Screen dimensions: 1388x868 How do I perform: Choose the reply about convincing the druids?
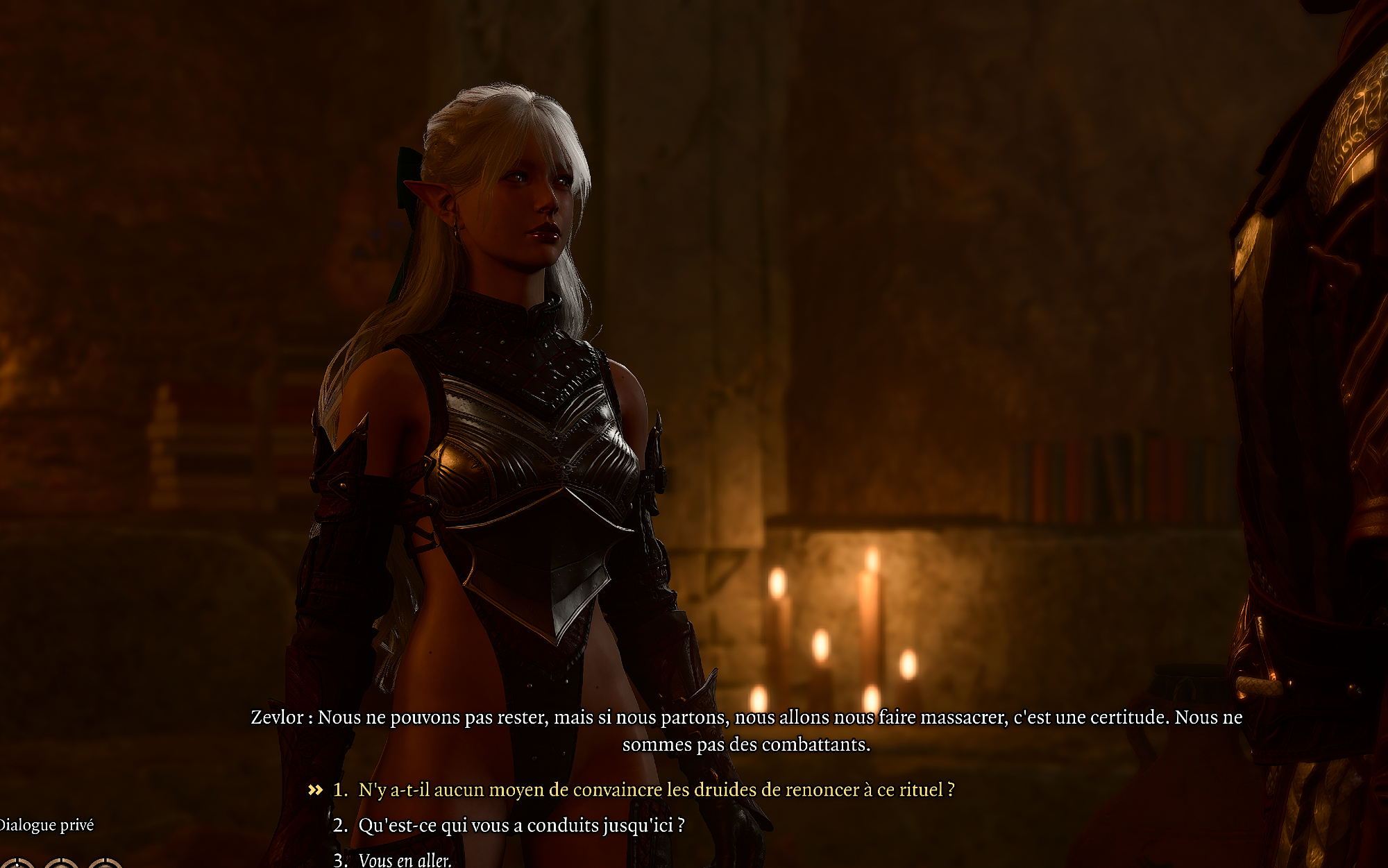point(656,790)
